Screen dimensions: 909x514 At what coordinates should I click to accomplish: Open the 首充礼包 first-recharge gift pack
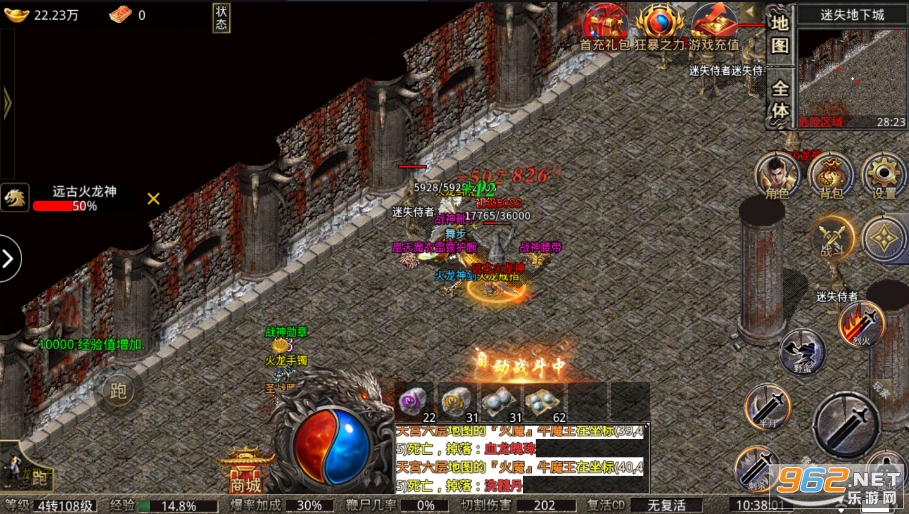pyautogui.click(x=606, y=24)
